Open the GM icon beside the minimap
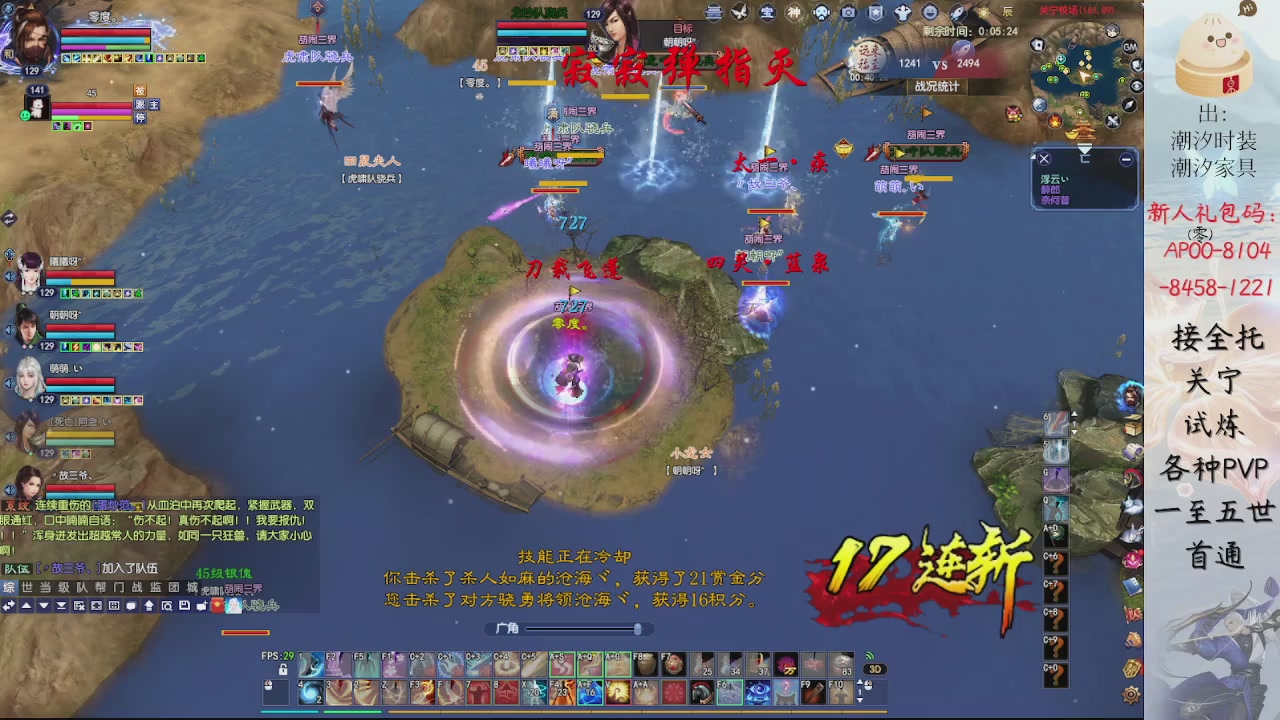The image size is (1280, 720). [x=1129, y=47]
